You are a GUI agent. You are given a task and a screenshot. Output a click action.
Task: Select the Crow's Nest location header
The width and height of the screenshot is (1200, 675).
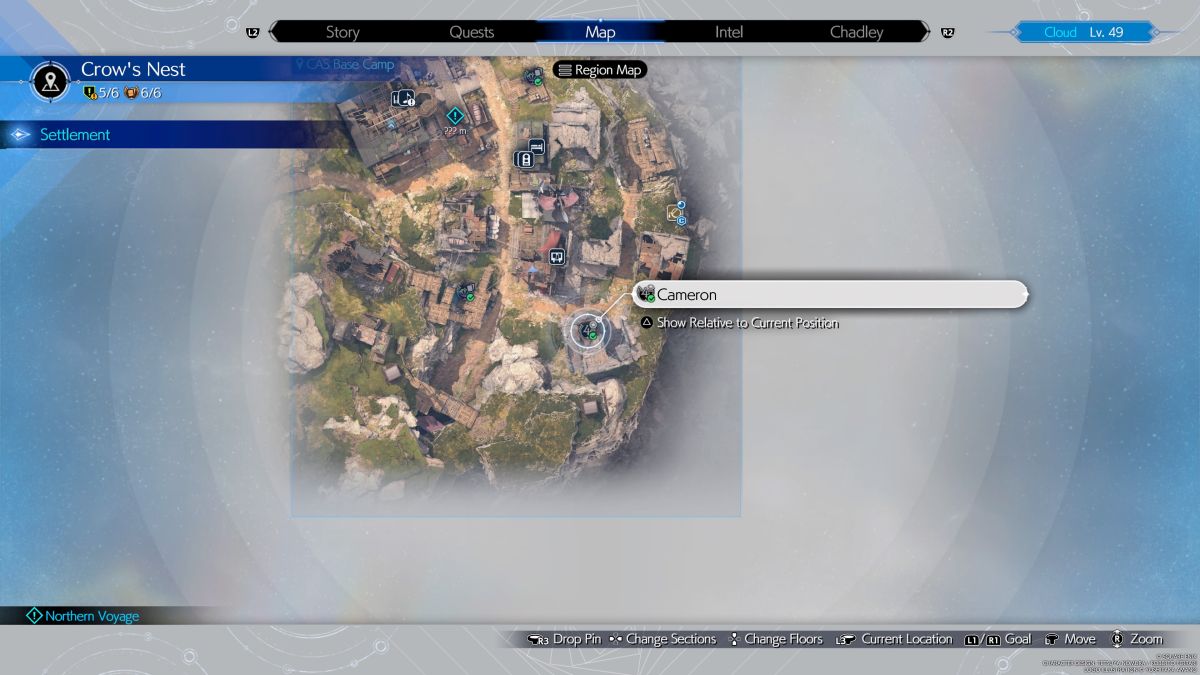(x=133, y=70)
